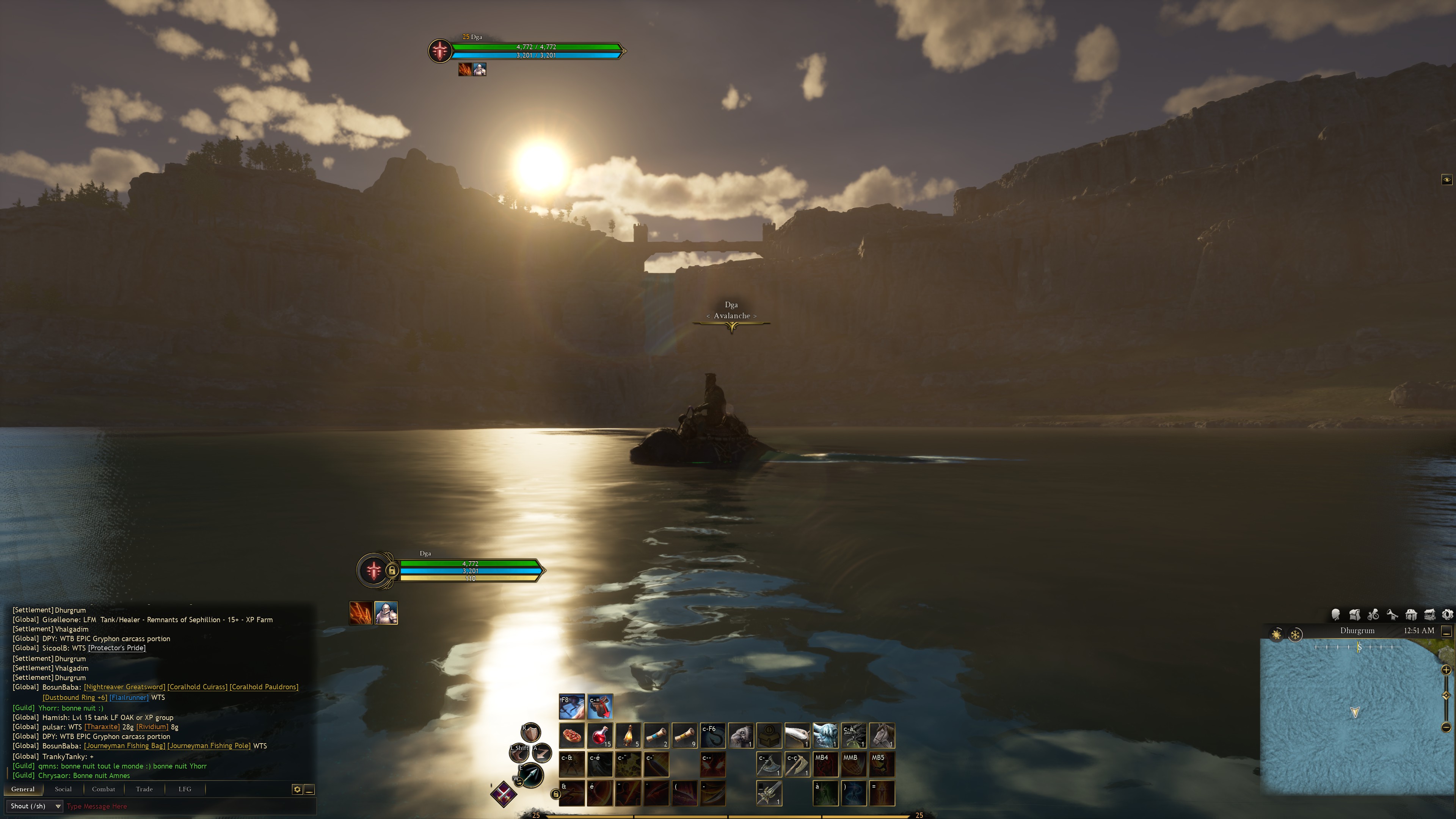Screen dimensions: 1456x819
Task: Minimize the chat window
Action: pyautogui.click(x=309, y=789)
